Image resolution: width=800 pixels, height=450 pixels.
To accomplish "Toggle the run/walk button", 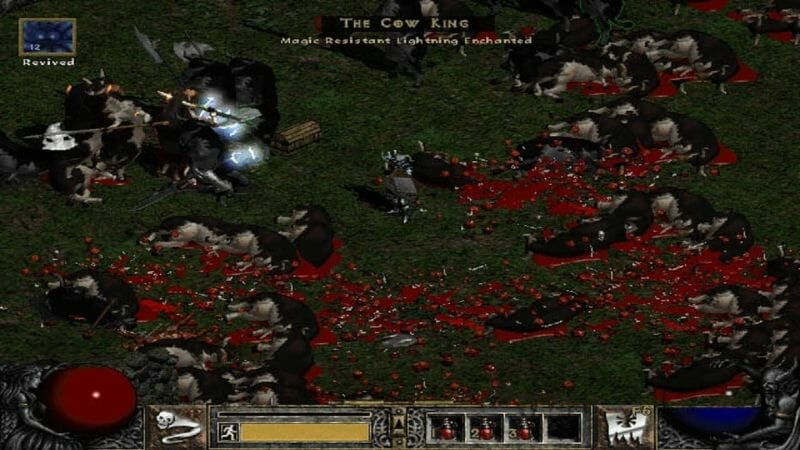I will 227,432.
